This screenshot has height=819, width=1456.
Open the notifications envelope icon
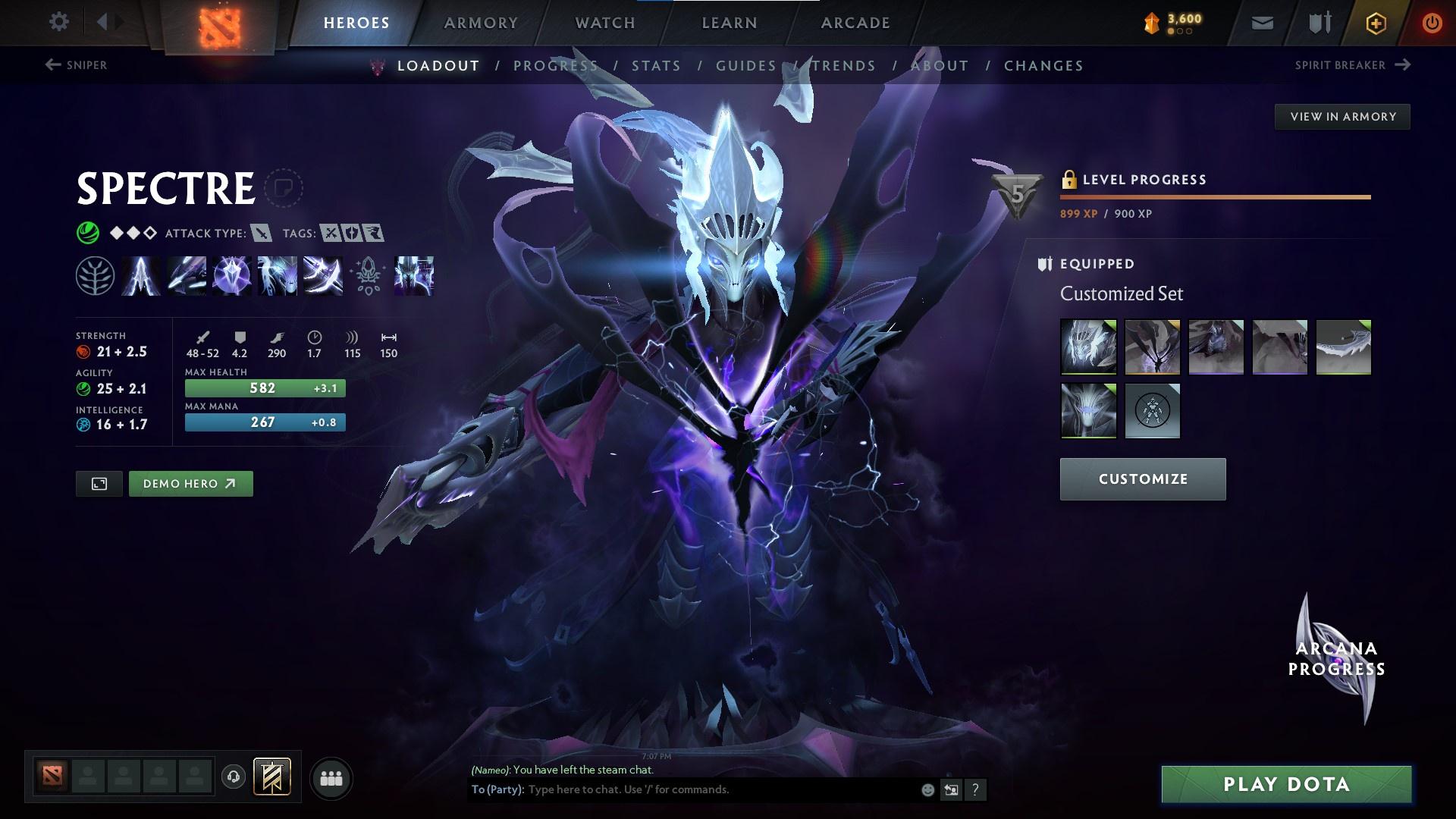click(x=1261, y=23)
